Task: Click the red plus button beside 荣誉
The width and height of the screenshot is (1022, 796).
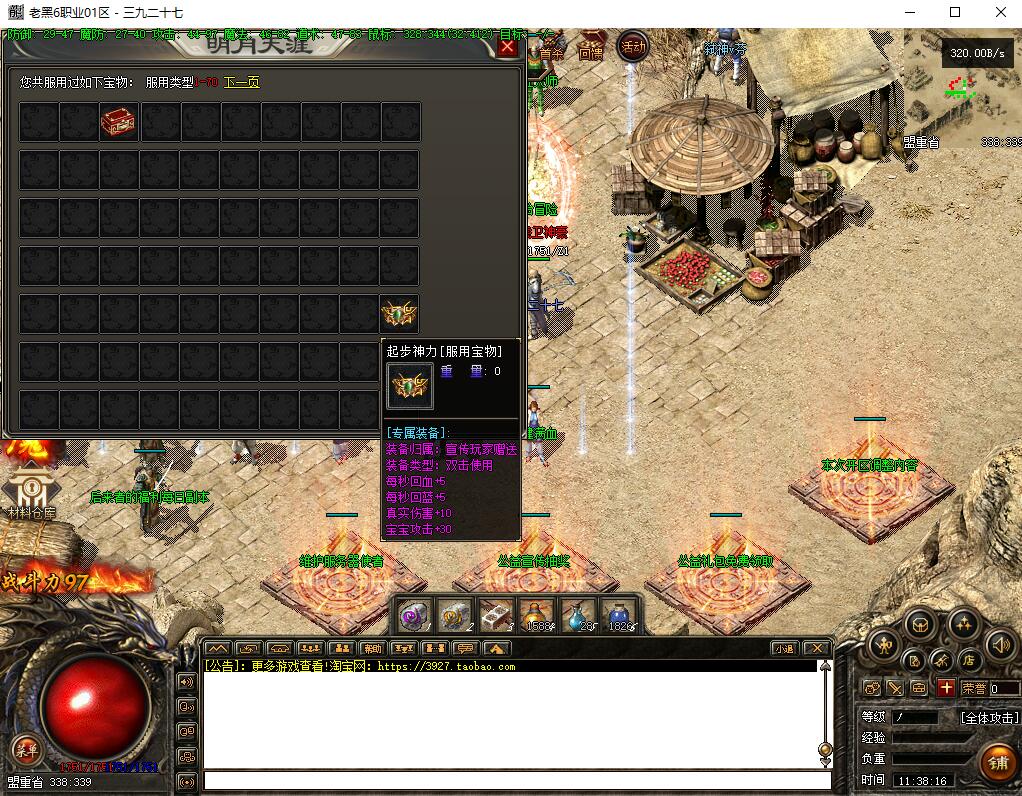Action: coord(945,688)
